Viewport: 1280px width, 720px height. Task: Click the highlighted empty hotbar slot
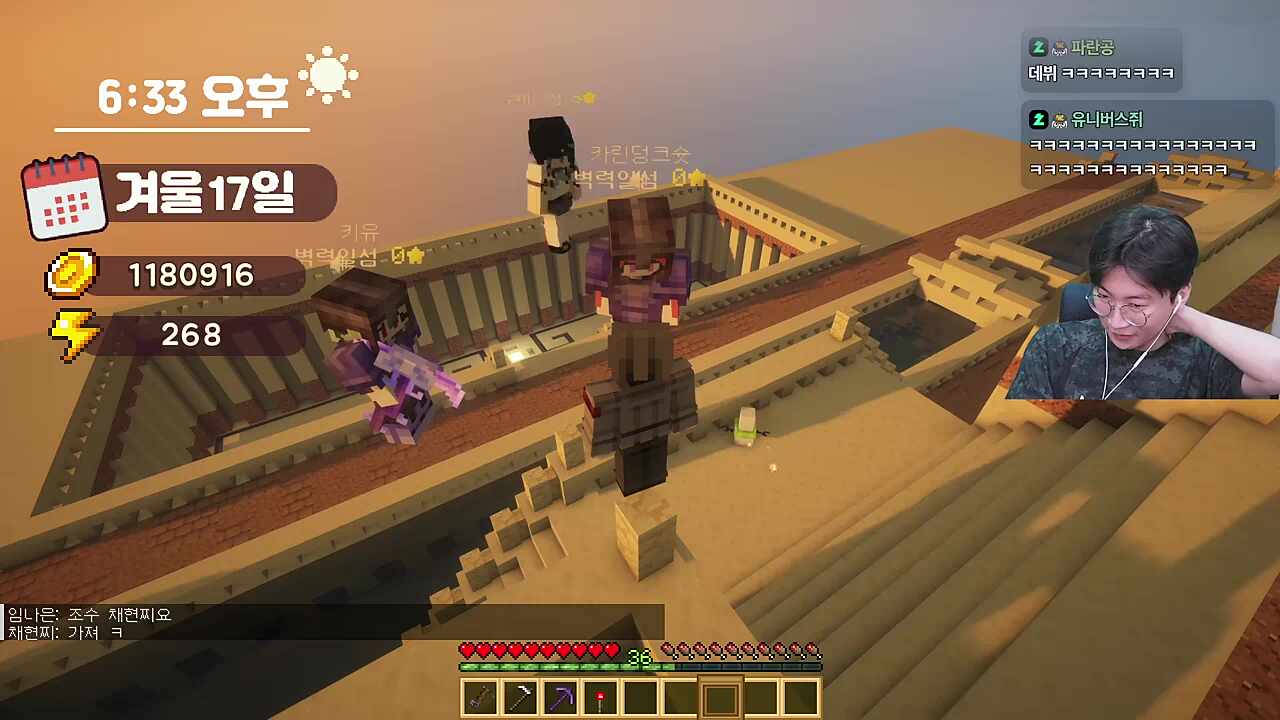[720, 698]
